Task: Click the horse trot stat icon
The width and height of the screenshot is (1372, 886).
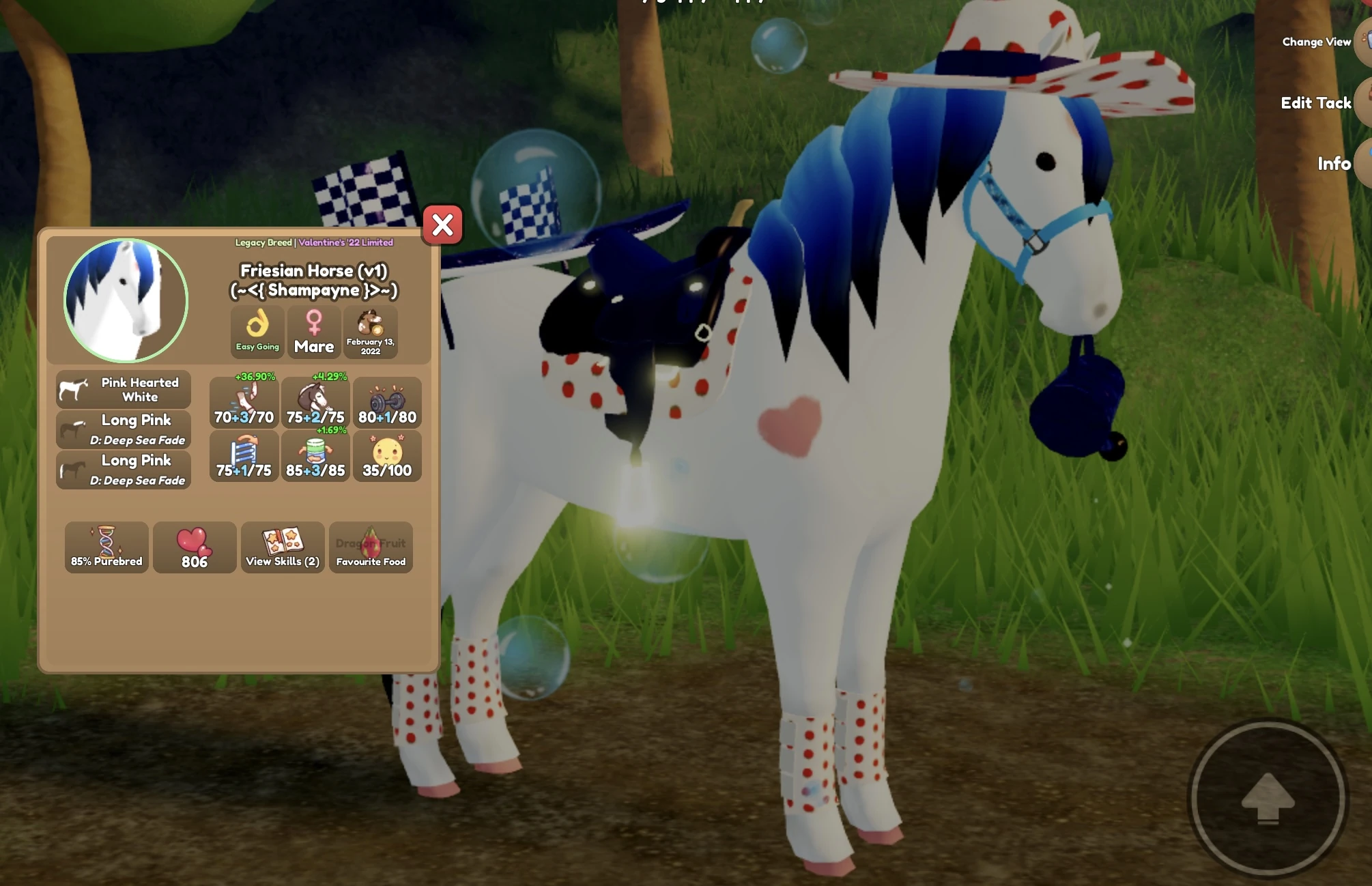Action: tap(315, 403)
